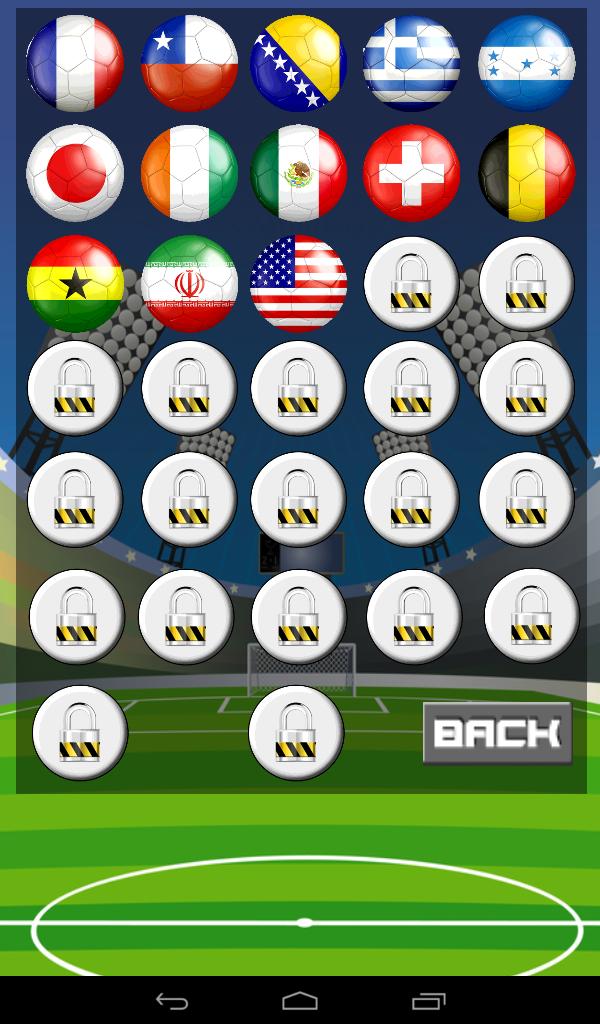Viewport: 600px width, 1024px height.
Task: Pick the USA flag ball
Action: [298, 283]
